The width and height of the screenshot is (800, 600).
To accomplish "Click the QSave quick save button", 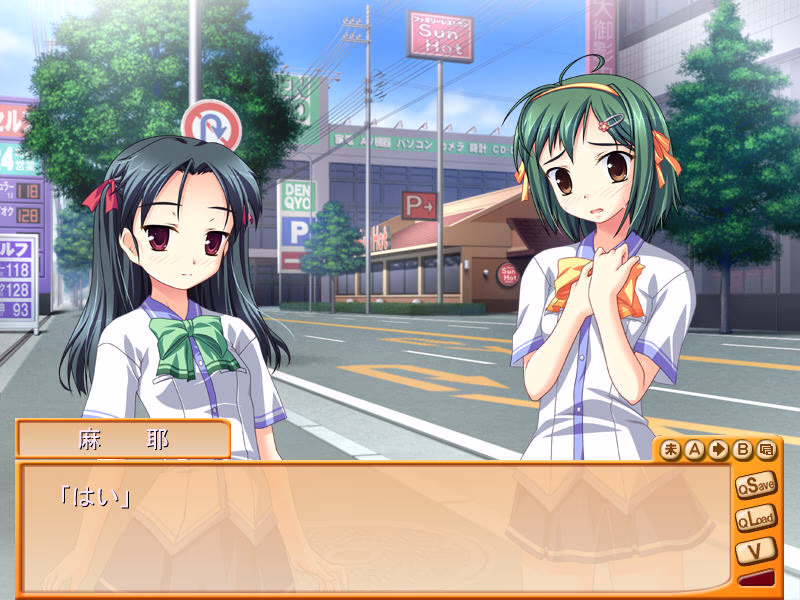I will click(755, 486).
